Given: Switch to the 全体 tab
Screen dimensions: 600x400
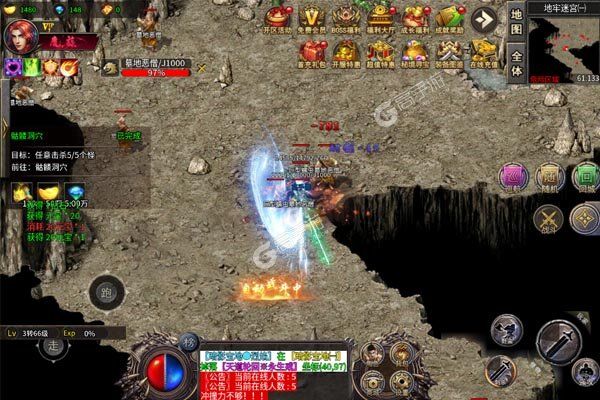Looking at the screenshot, I should point(516,62).
